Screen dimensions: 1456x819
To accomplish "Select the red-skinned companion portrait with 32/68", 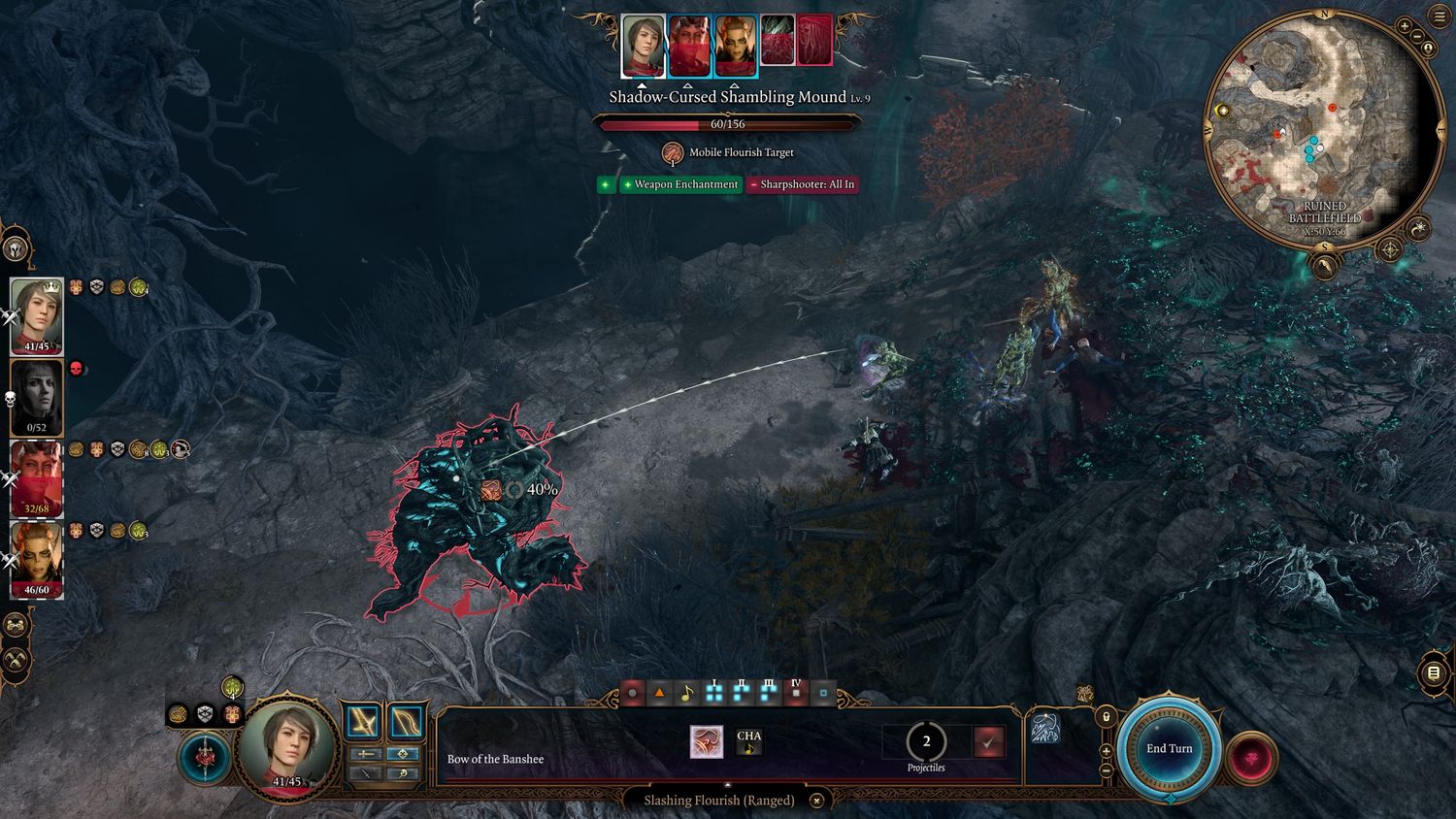I will 37,478.
